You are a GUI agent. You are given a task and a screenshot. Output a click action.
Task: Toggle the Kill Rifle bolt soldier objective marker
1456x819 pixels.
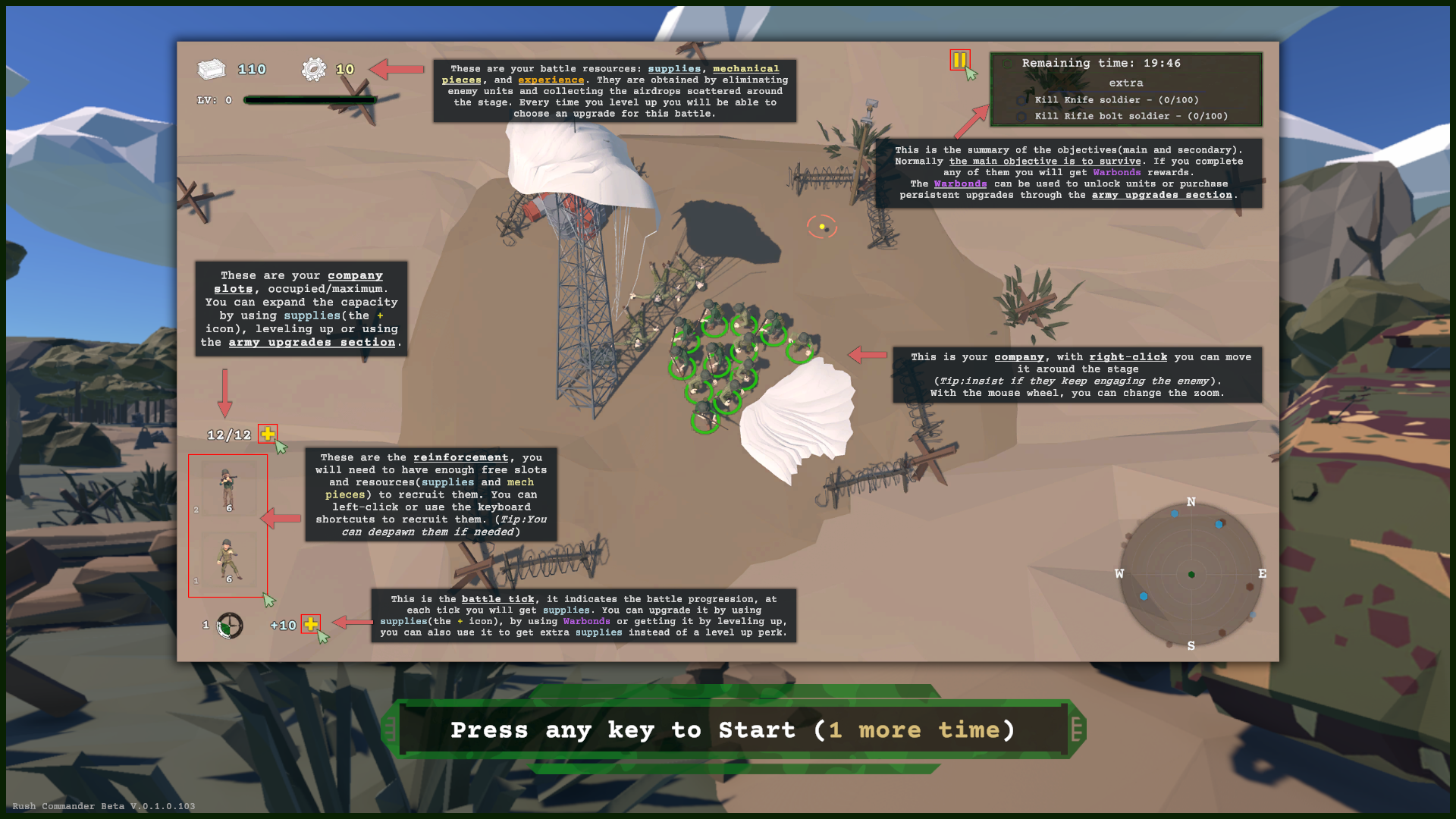click(x=1021, y=116)
